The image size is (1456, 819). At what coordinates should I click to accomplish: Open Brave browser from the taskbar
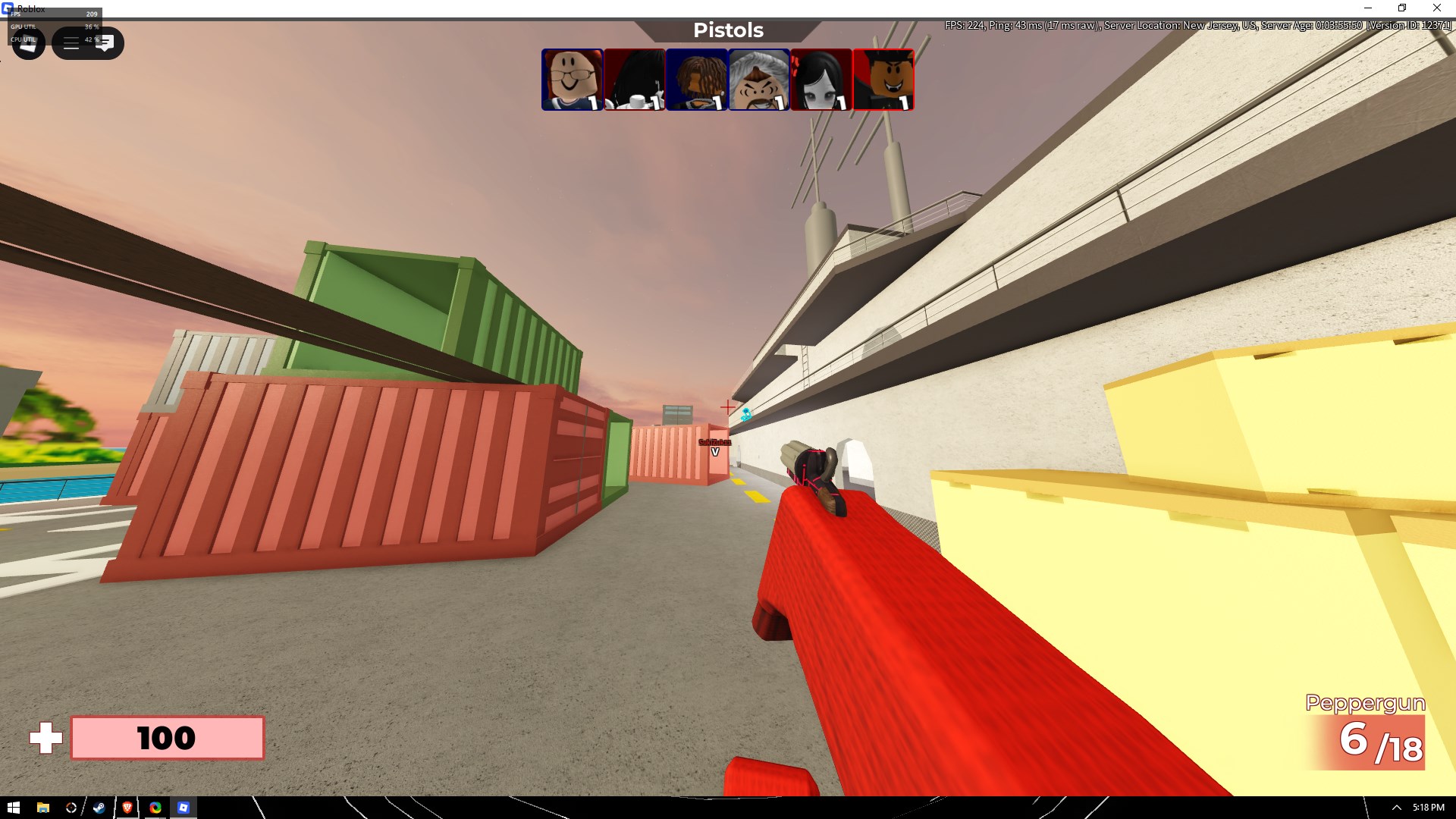click(x=127, y=808)
